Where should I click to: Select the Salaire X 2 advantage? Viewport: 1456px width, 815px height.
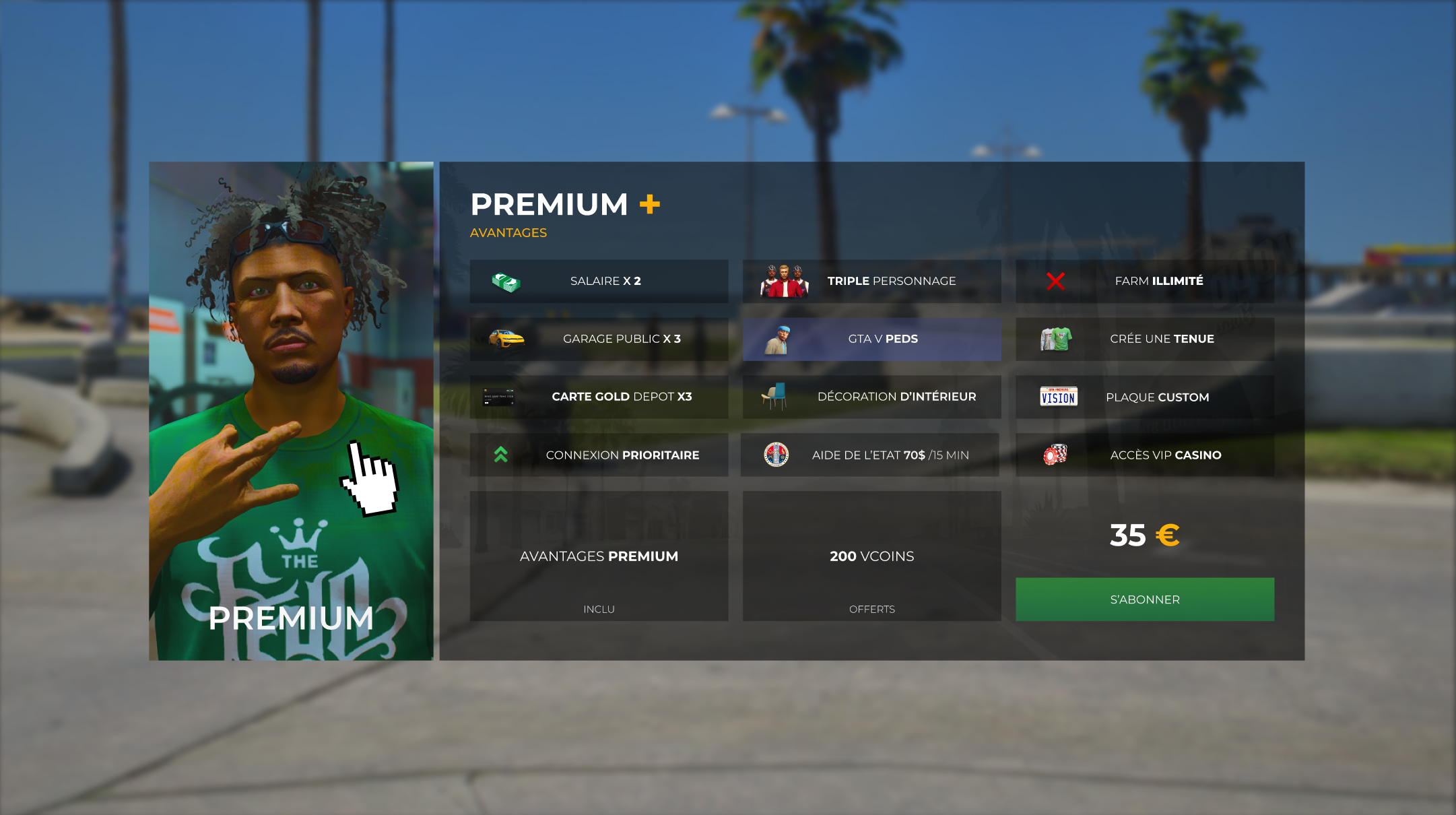[x=599, y=281]
